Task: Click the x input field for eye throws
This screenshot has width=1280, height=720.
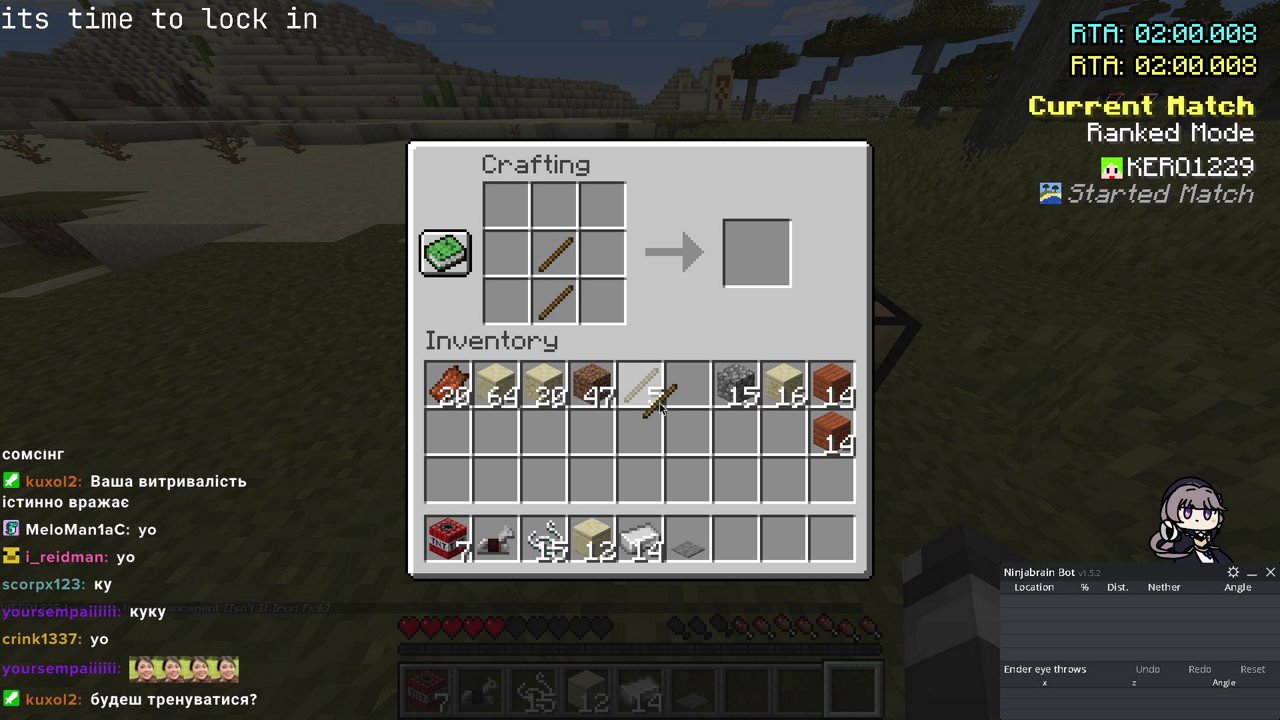Action: coord(1044,683)
